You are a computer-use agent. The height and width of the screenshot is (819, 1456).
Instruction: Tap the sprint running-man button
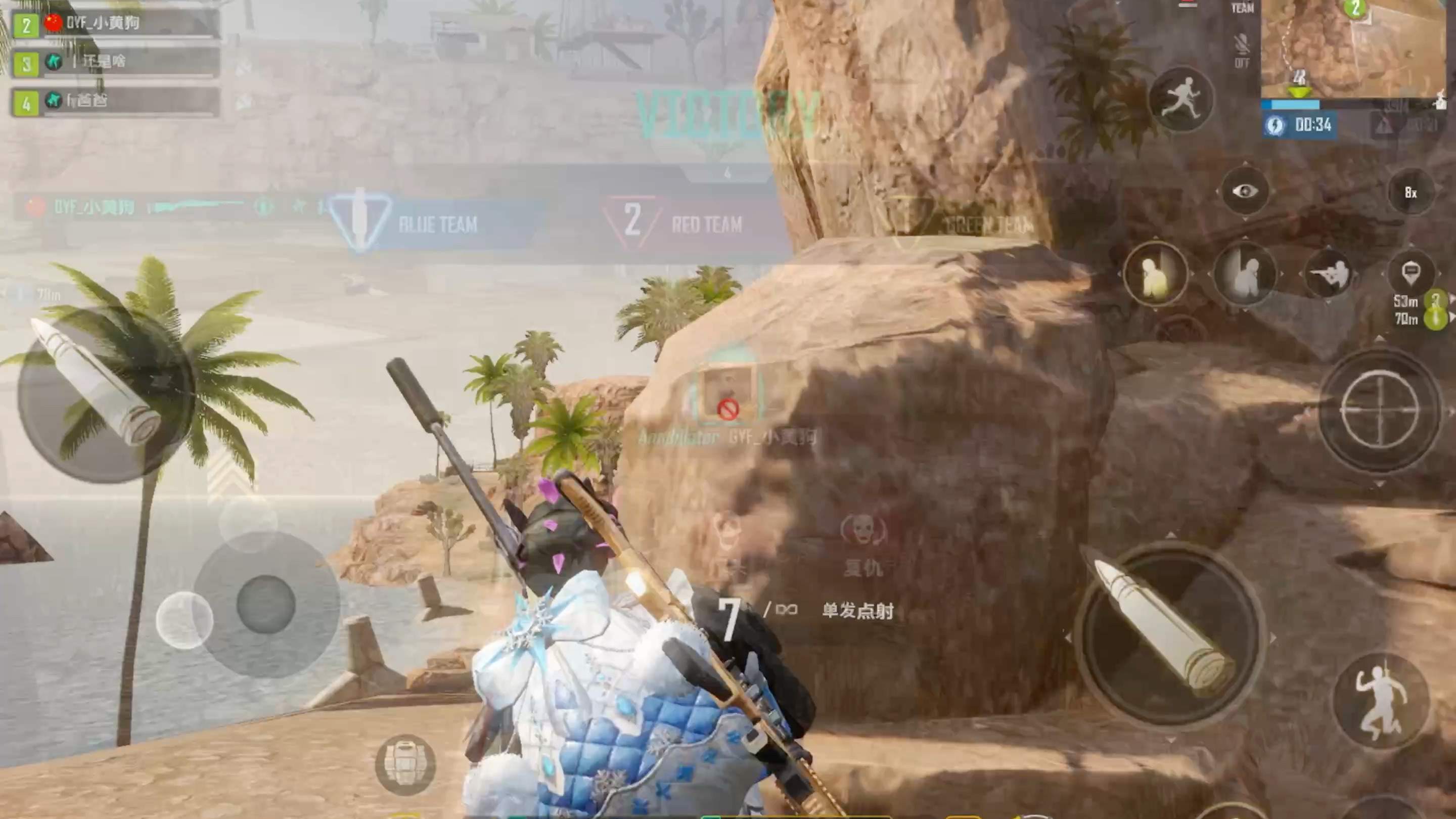pyautogui.click(x=1181, y=99)
